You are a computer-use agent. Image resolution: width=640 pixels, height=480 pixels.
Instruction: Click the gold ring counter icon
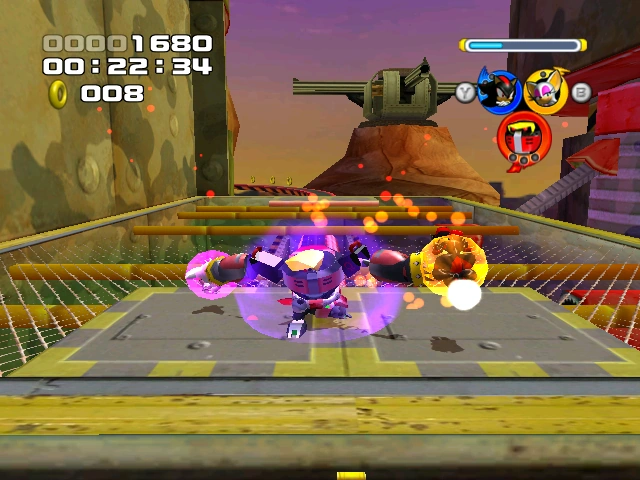[59, 94]
